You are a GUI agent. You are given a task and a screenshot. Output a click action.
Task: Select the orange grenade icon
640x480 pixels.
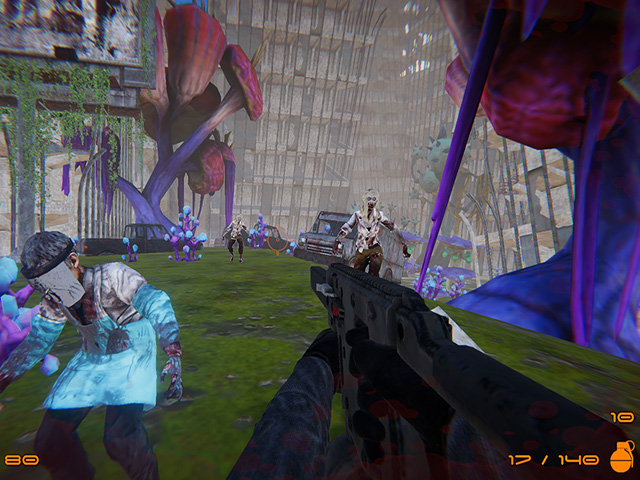pyautogui.click(x=620, y=458)
